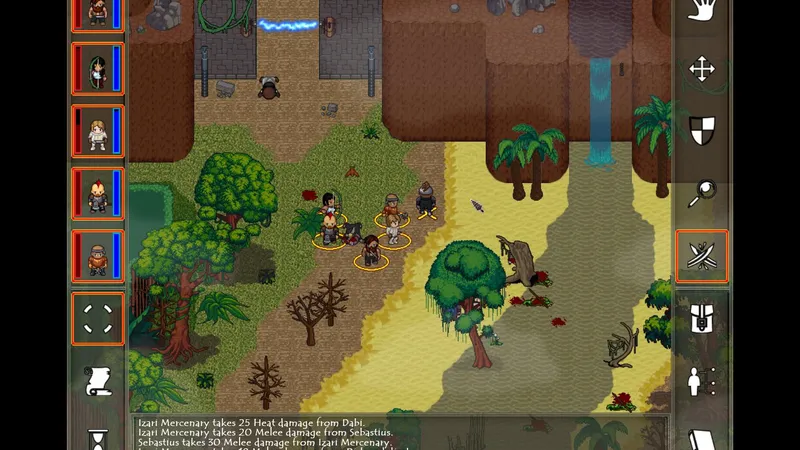Viewport: 800px width, 450px height.
Task: Open the armor equipment icon
Action: (702, 319)
